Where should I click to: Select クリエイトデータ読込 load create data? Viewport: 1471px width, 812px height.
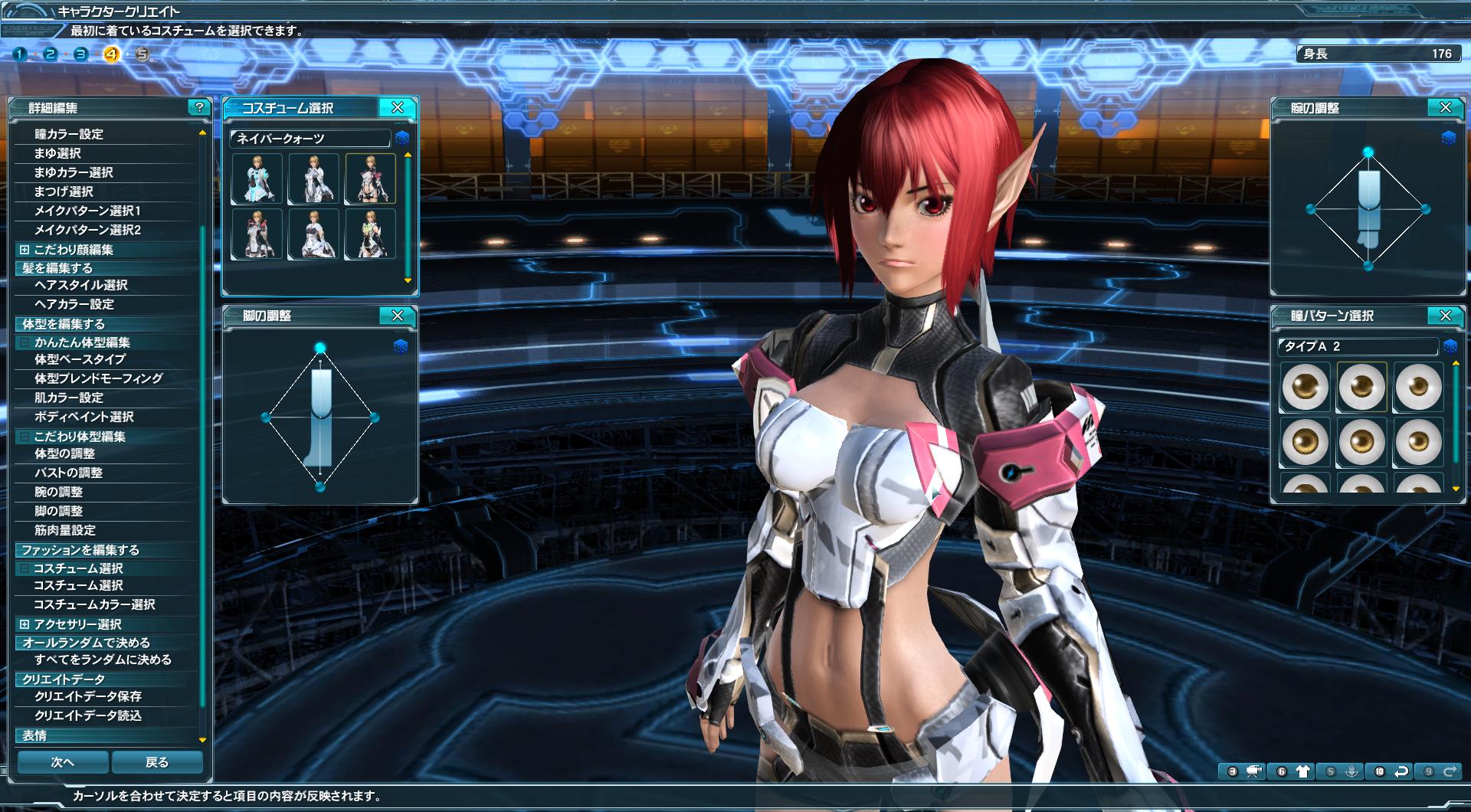pyautogui.click(x=88, y=715)
